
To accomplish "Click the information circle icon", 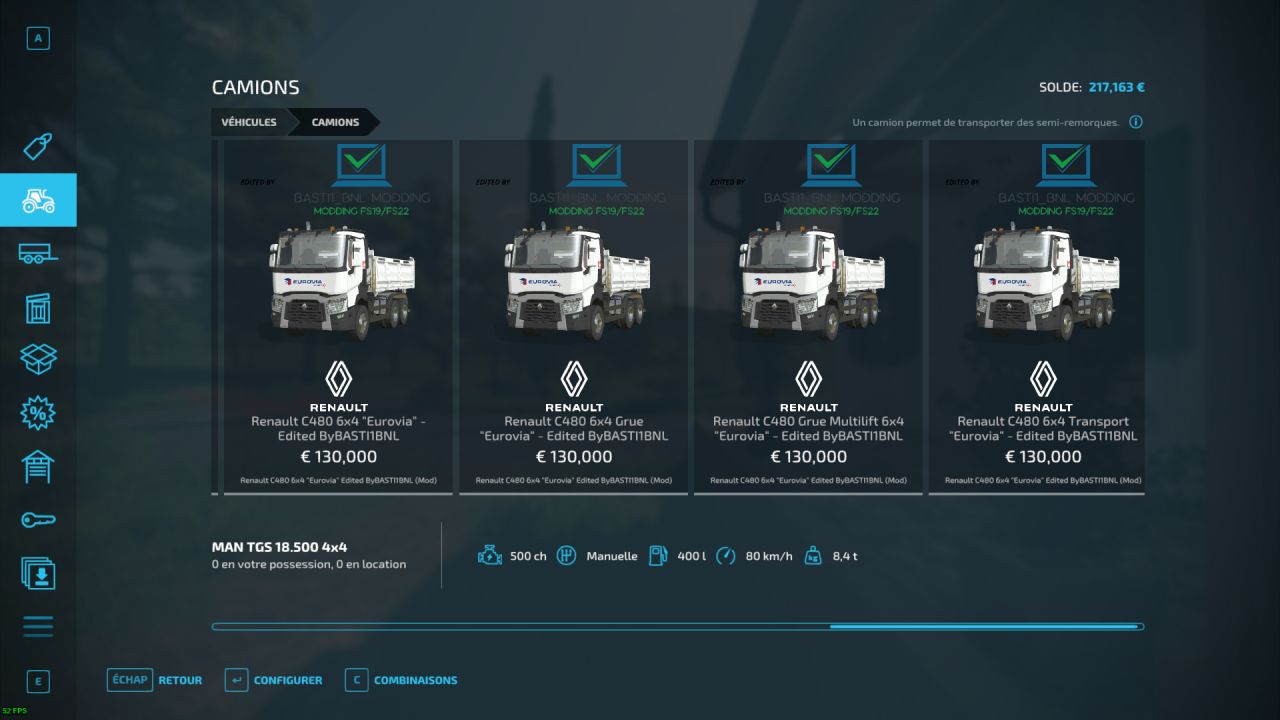I will coord(1135,121).
